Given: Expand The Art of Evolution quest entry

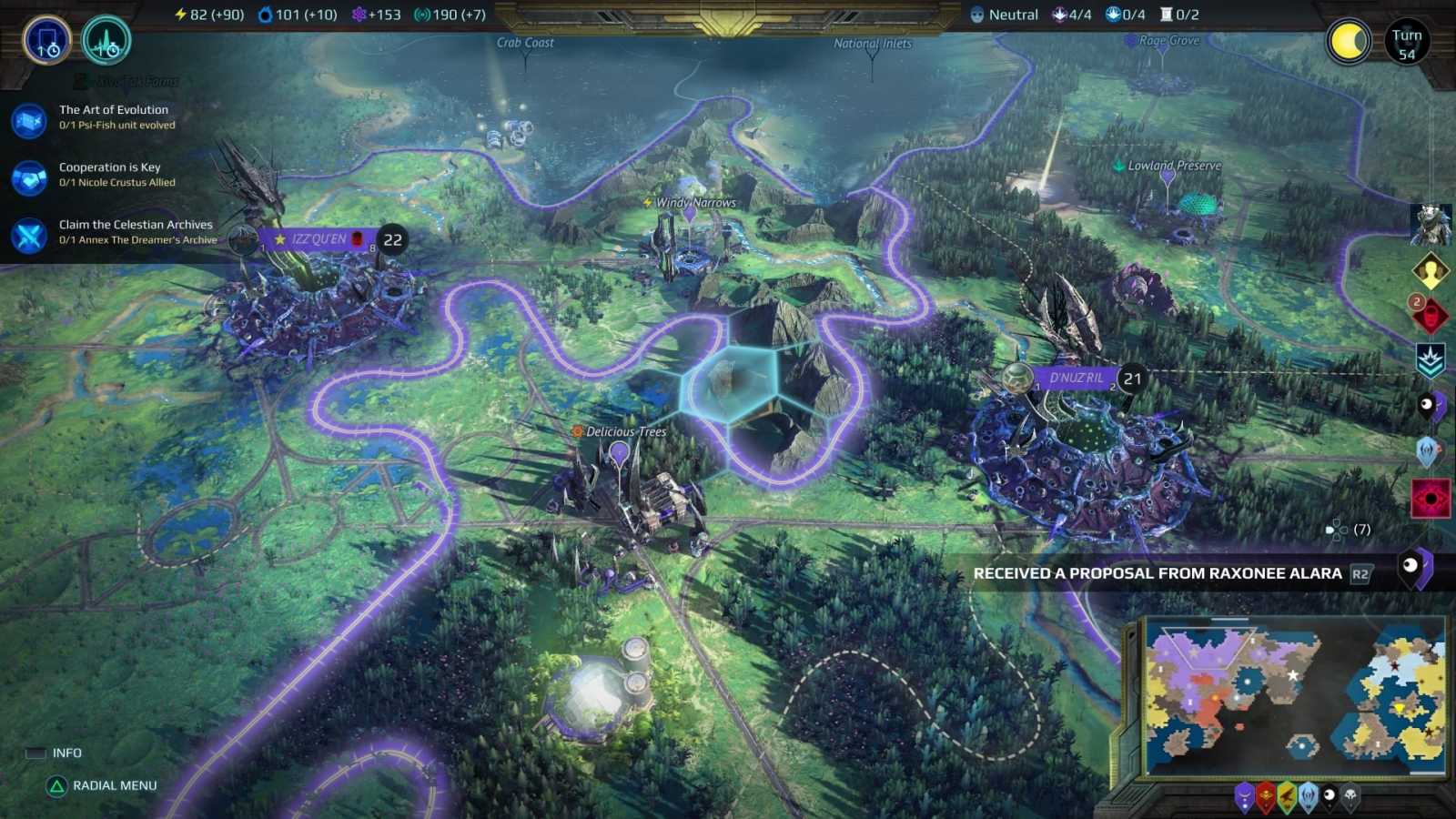Looking at the screenshot, I should 113,116.
